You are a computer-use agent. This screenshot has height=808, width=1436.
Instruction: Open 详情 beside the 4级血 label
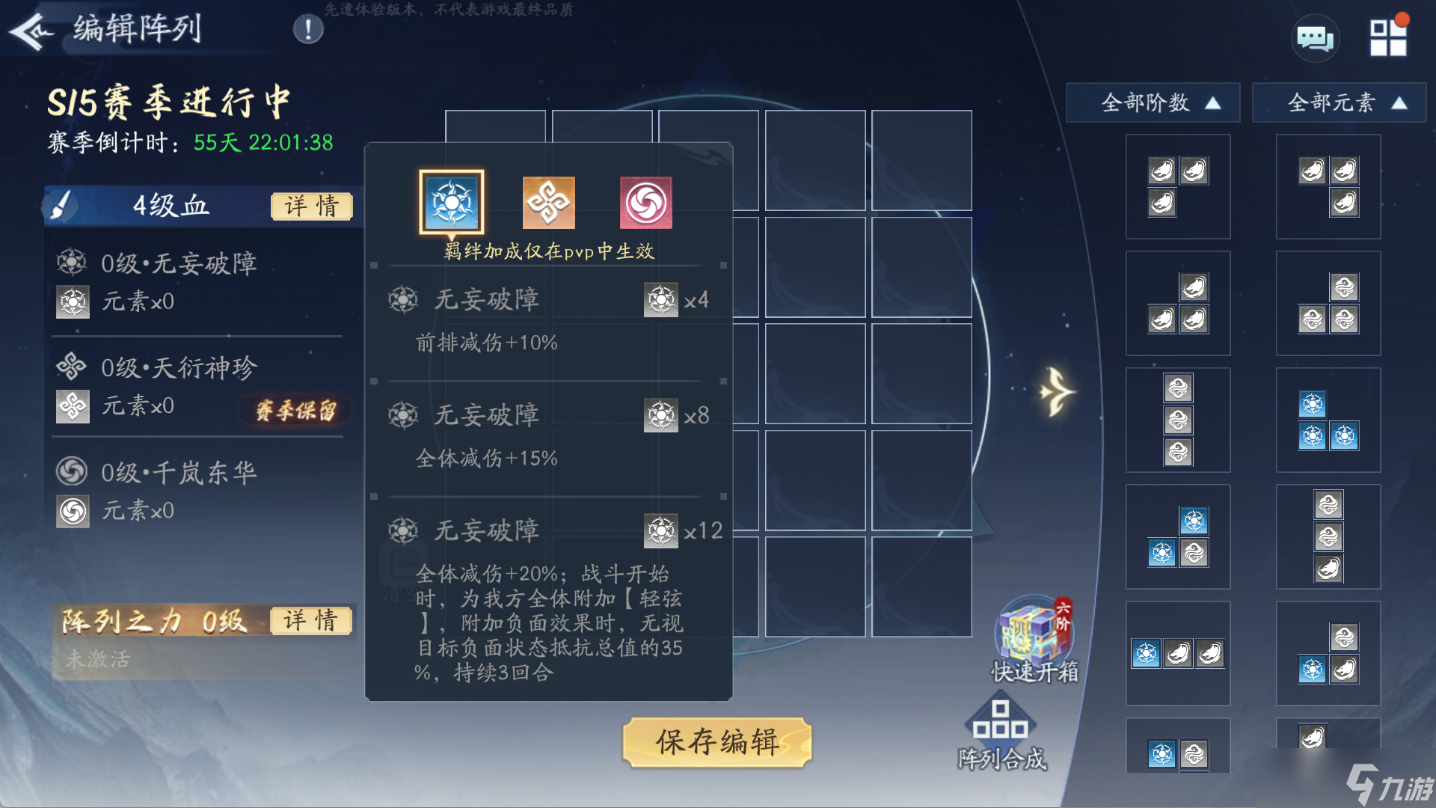(311, 206)
